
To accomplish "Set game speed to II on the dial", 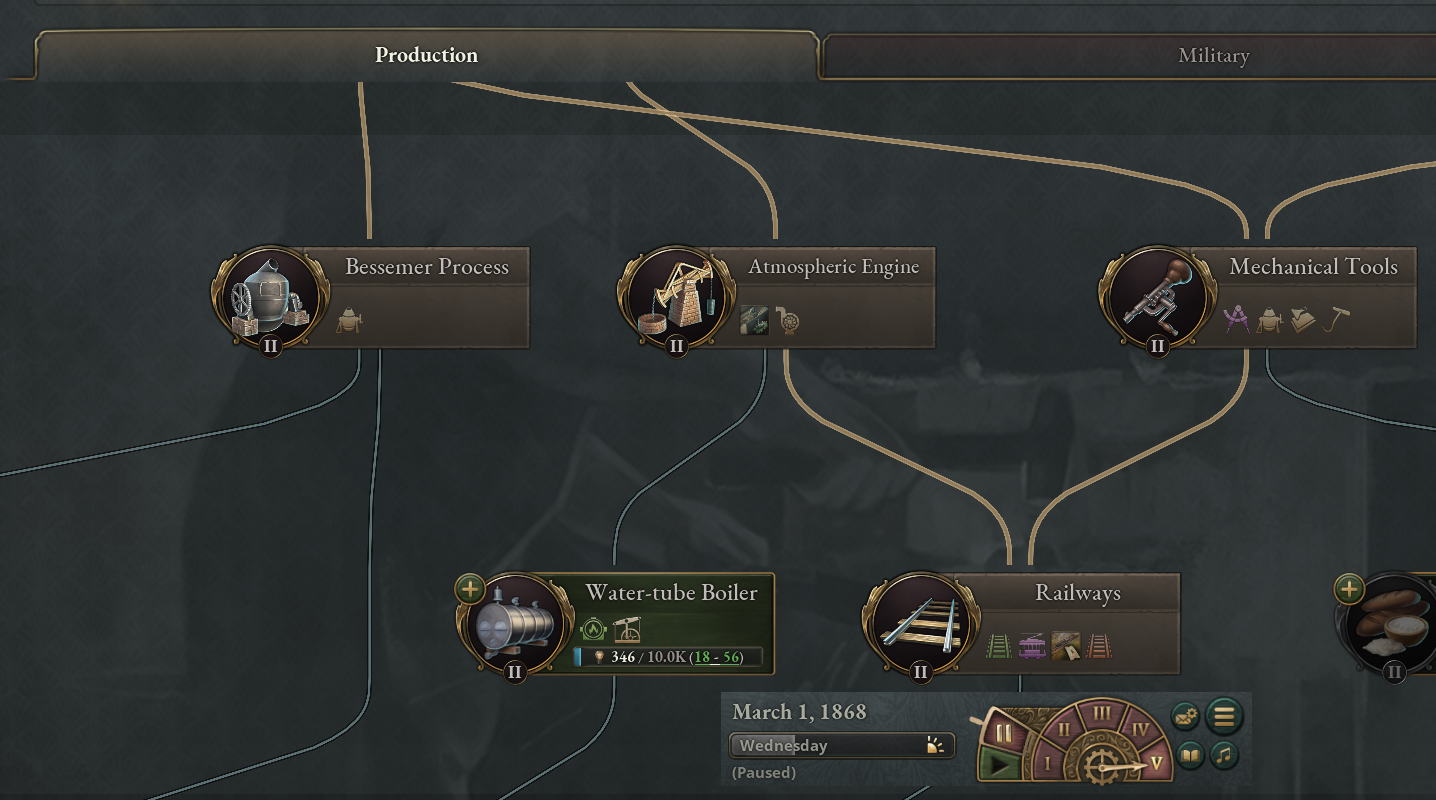I will pos(1064,730).
